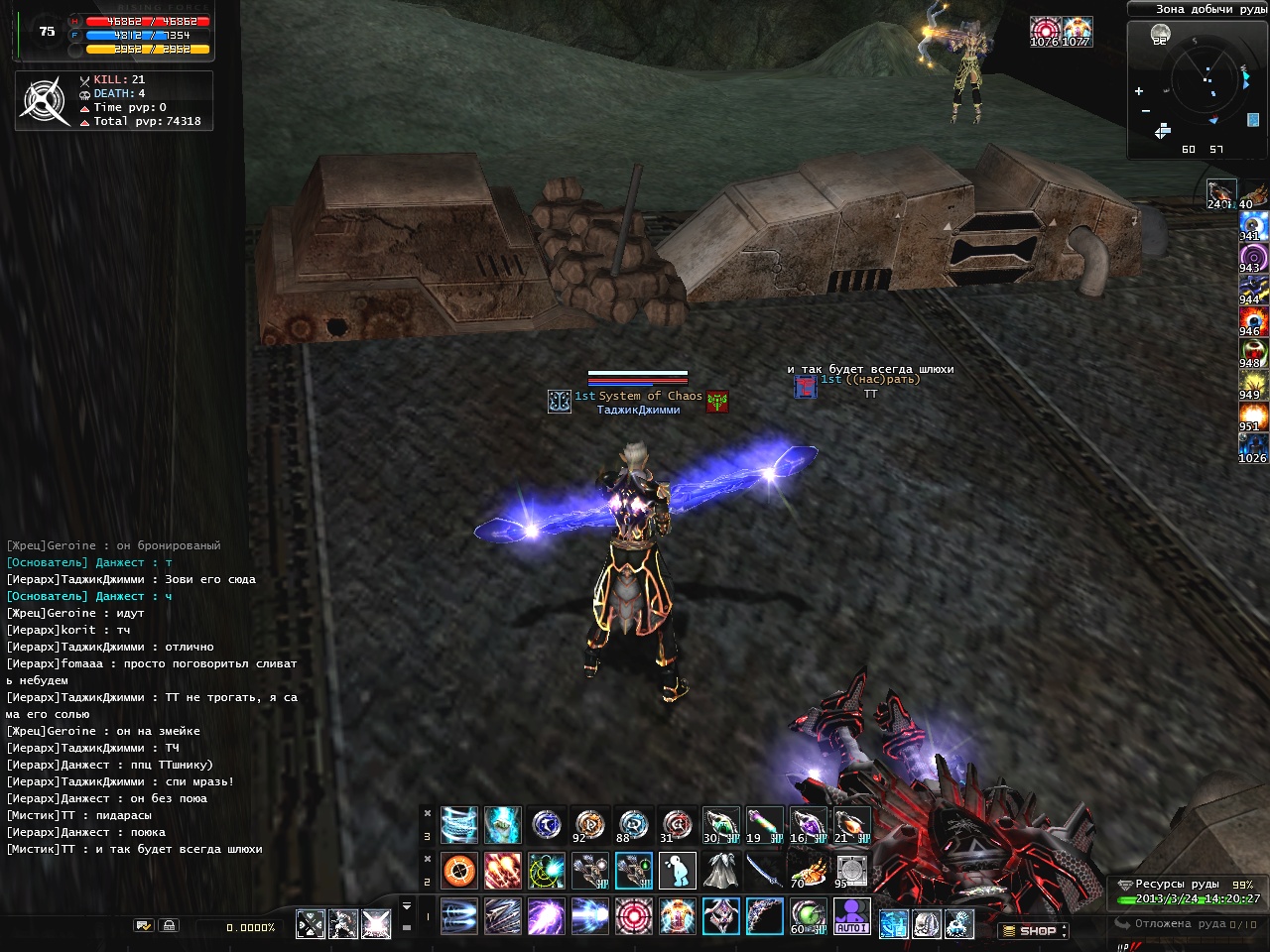
Task: Select the katana sword hotbar slot
Action: click(x=764, y=871)
